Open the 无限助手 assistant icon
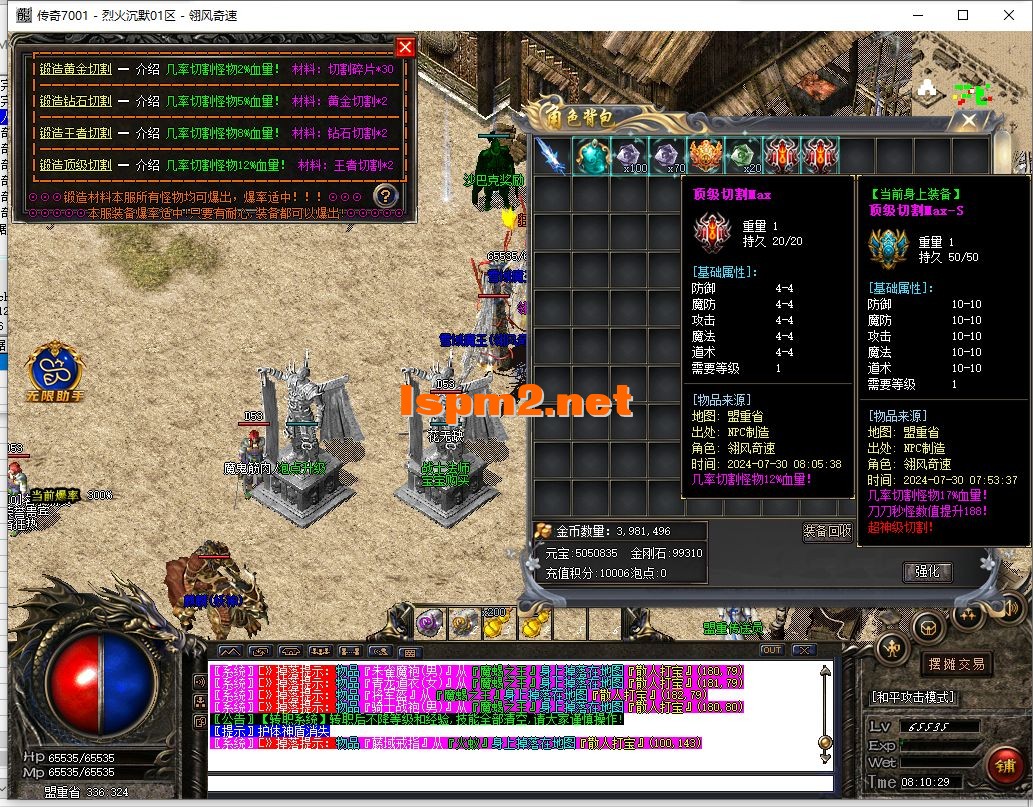 (56, 370)
